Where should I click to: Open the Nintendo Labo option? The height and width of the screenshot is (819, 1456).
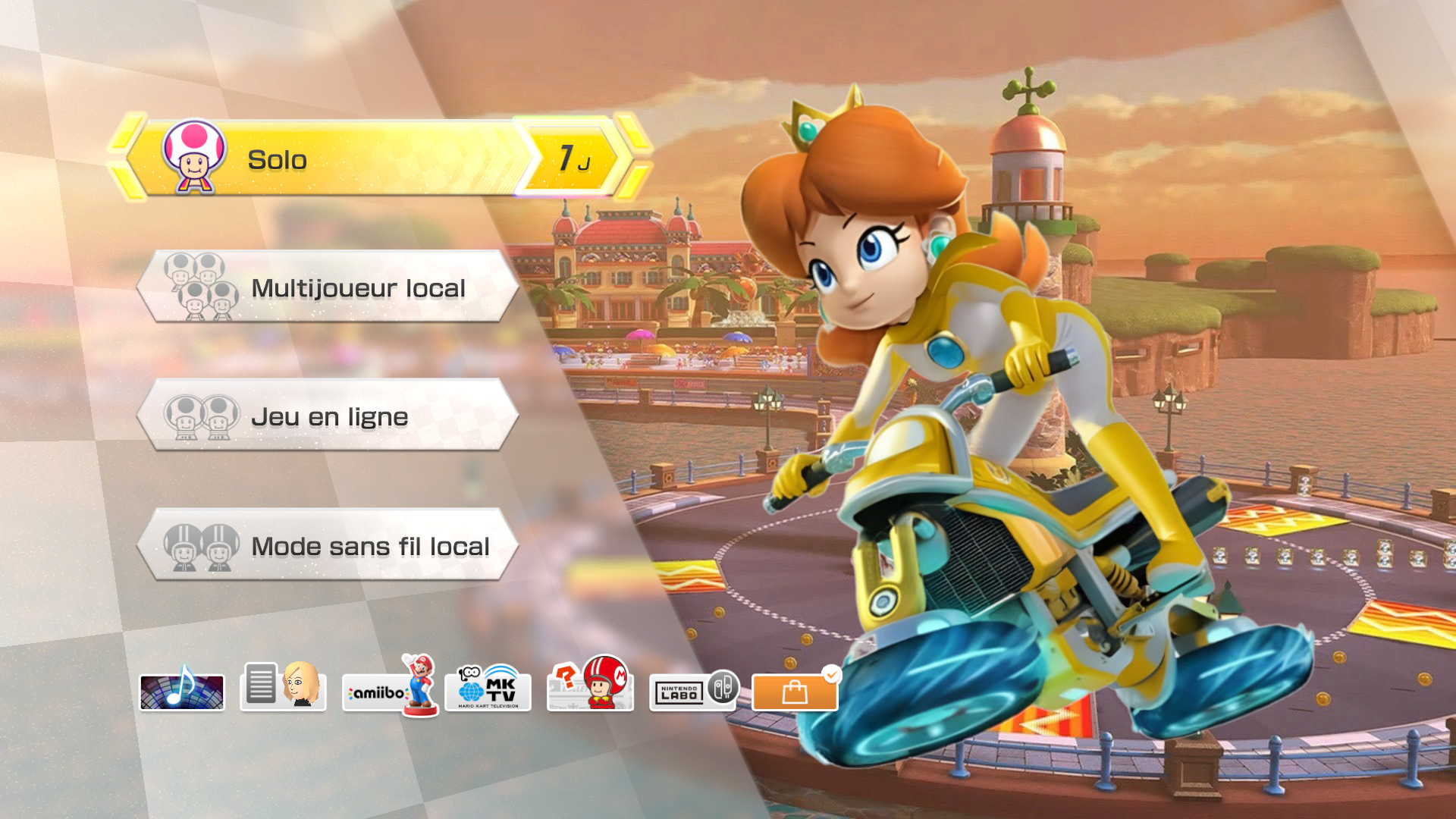tap(692, 689)
